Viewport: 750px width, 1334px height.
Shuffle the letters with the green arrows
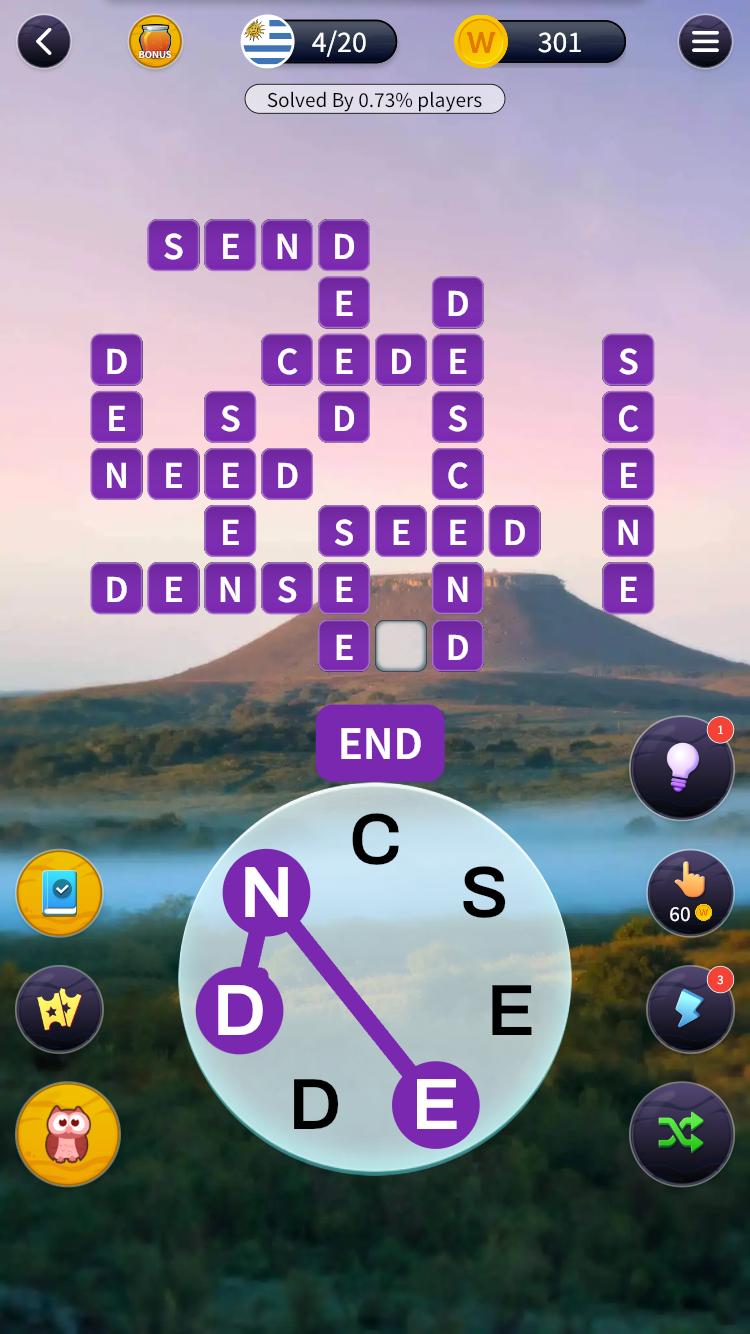pos(681,1133)
